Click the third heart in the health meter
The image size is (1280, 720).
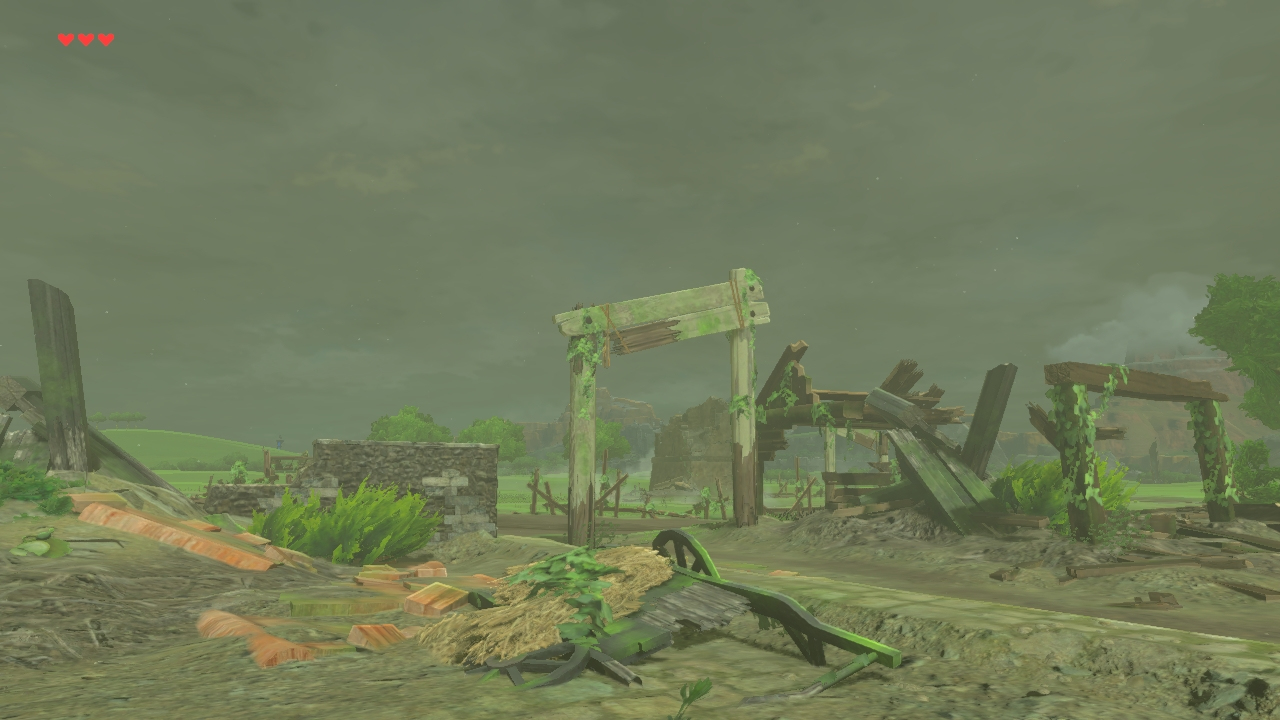[x=105, y=40]
